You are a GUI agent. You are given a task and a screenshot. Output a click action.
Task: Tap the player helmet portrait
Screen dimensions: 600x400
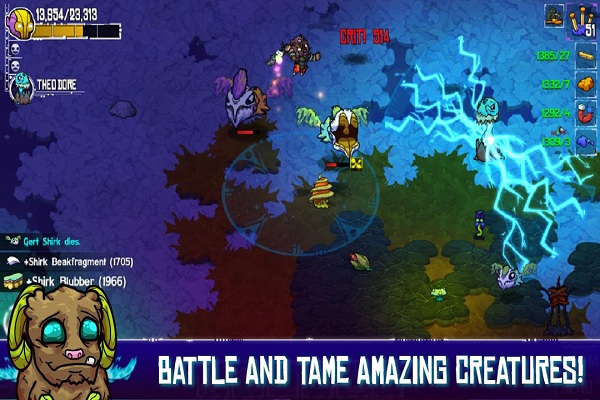point(19,20)
